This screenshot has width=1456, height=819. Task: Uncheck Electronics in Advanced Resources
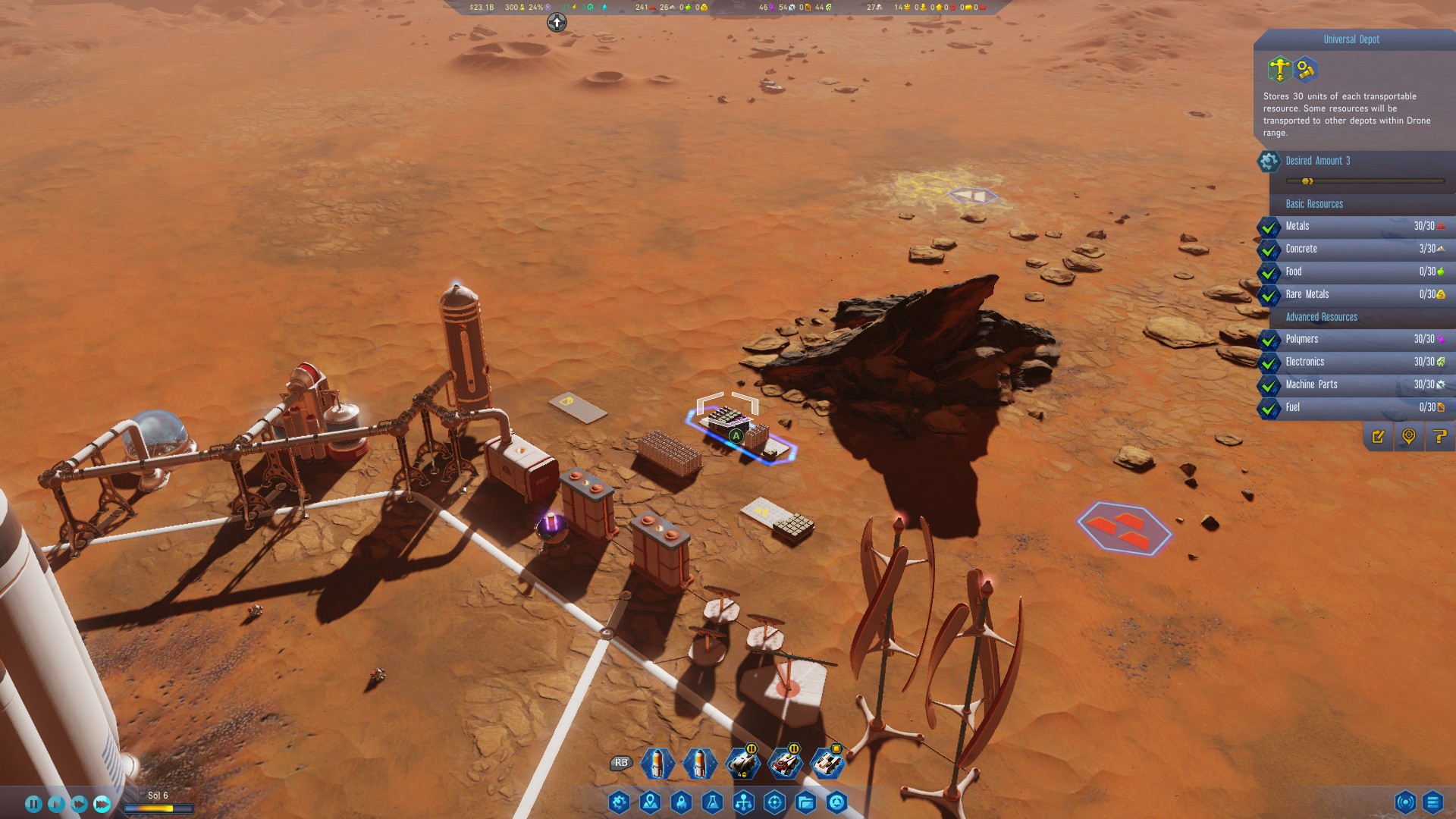point(1269,362)
